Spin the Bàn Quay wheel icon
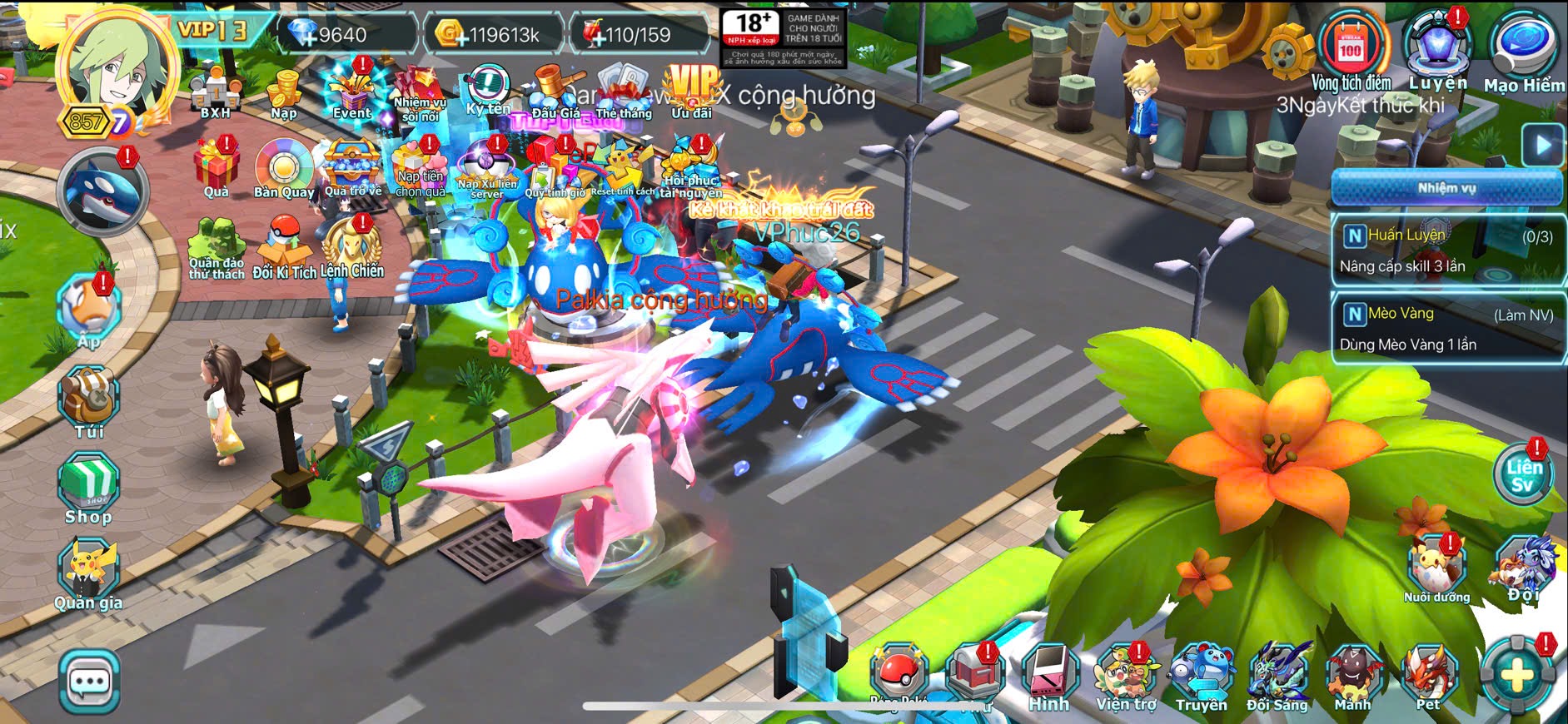Viewport: 1568px width, 724px height. (x=283, y=170)
